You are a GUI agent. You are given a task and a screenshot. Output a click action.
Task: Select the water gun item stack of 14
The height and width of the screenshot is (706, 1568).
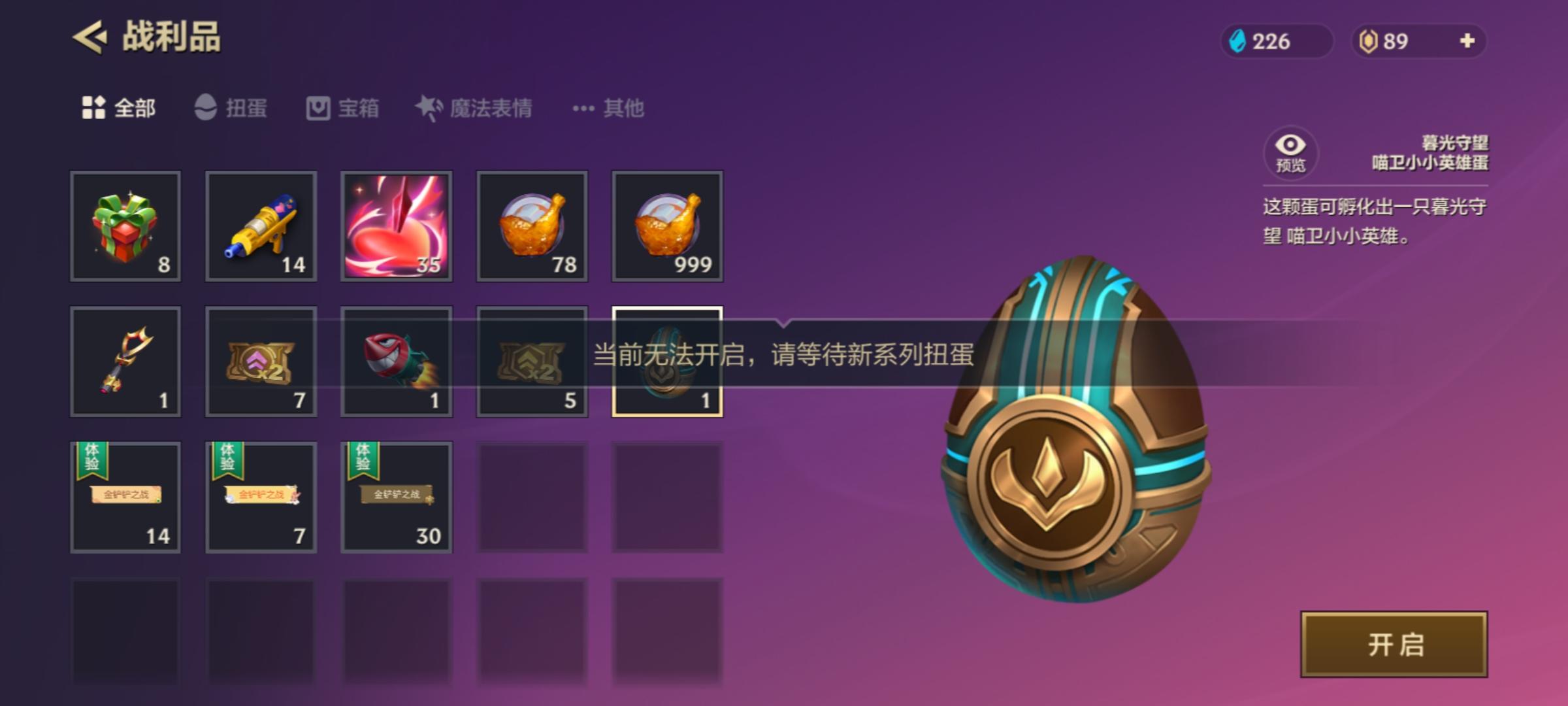click(x=260, y=227)
